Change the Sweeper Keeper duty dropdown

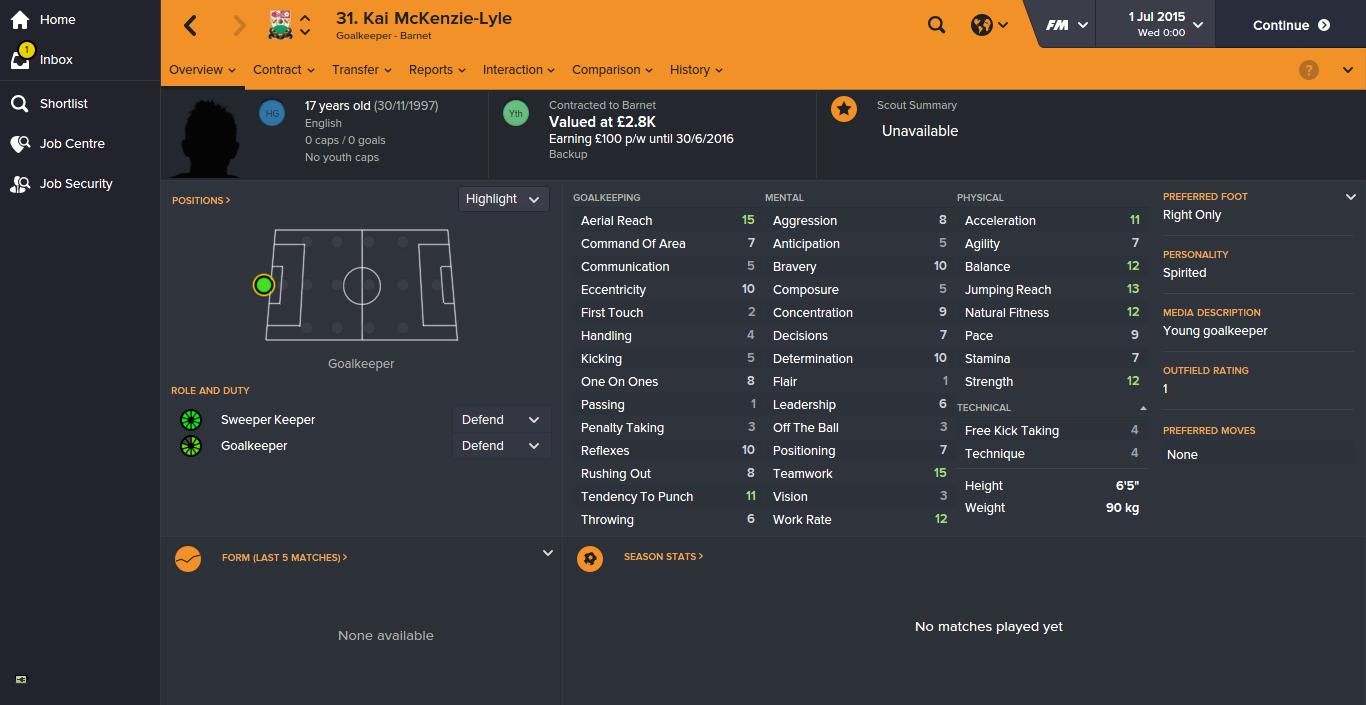500,420
